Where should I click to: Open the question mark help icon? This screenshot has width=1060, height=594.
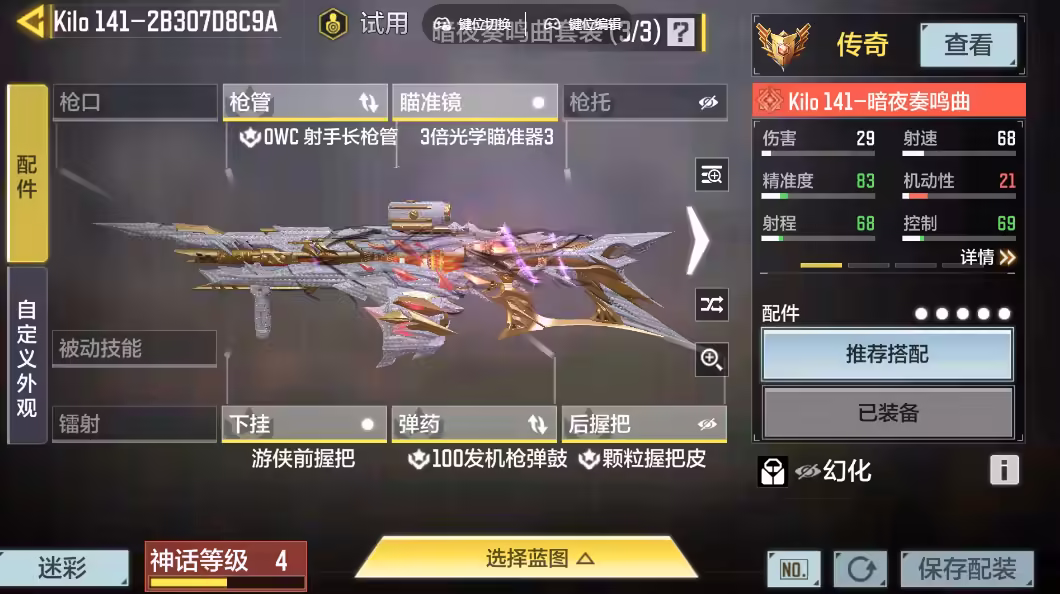680,32
